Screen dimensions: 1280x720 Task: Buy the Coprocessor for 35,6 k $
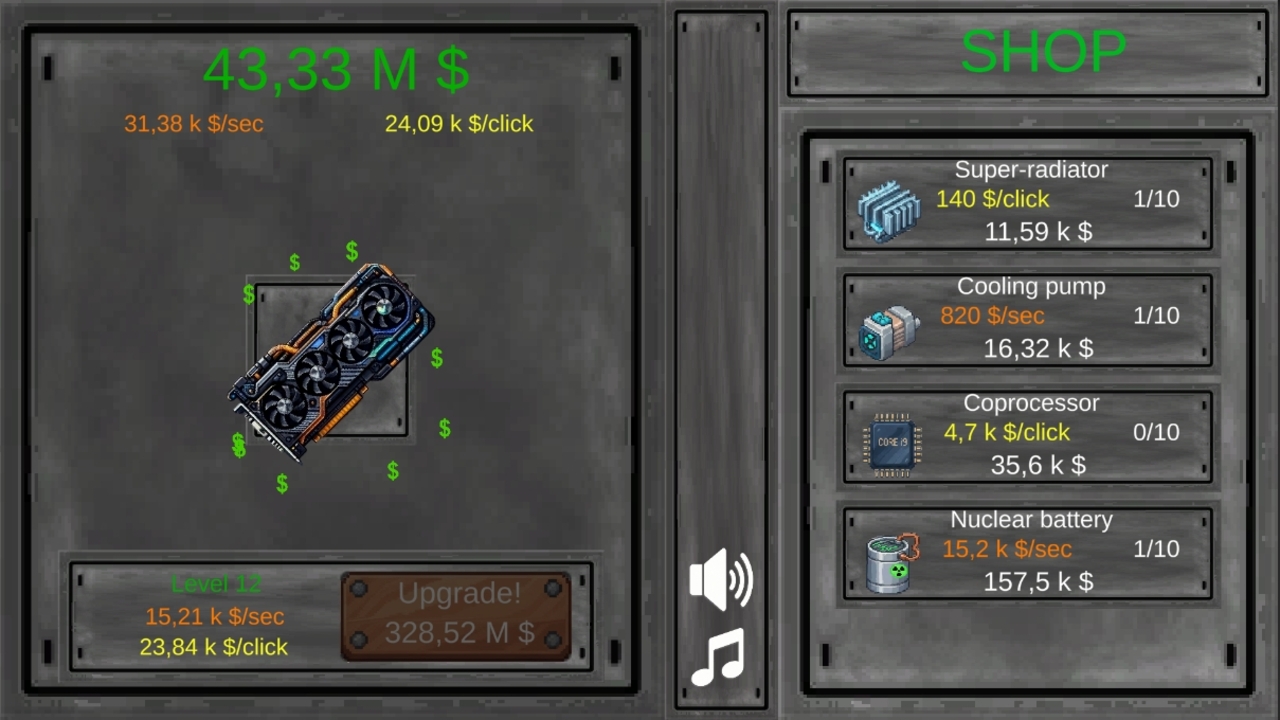pos(1028,434)
